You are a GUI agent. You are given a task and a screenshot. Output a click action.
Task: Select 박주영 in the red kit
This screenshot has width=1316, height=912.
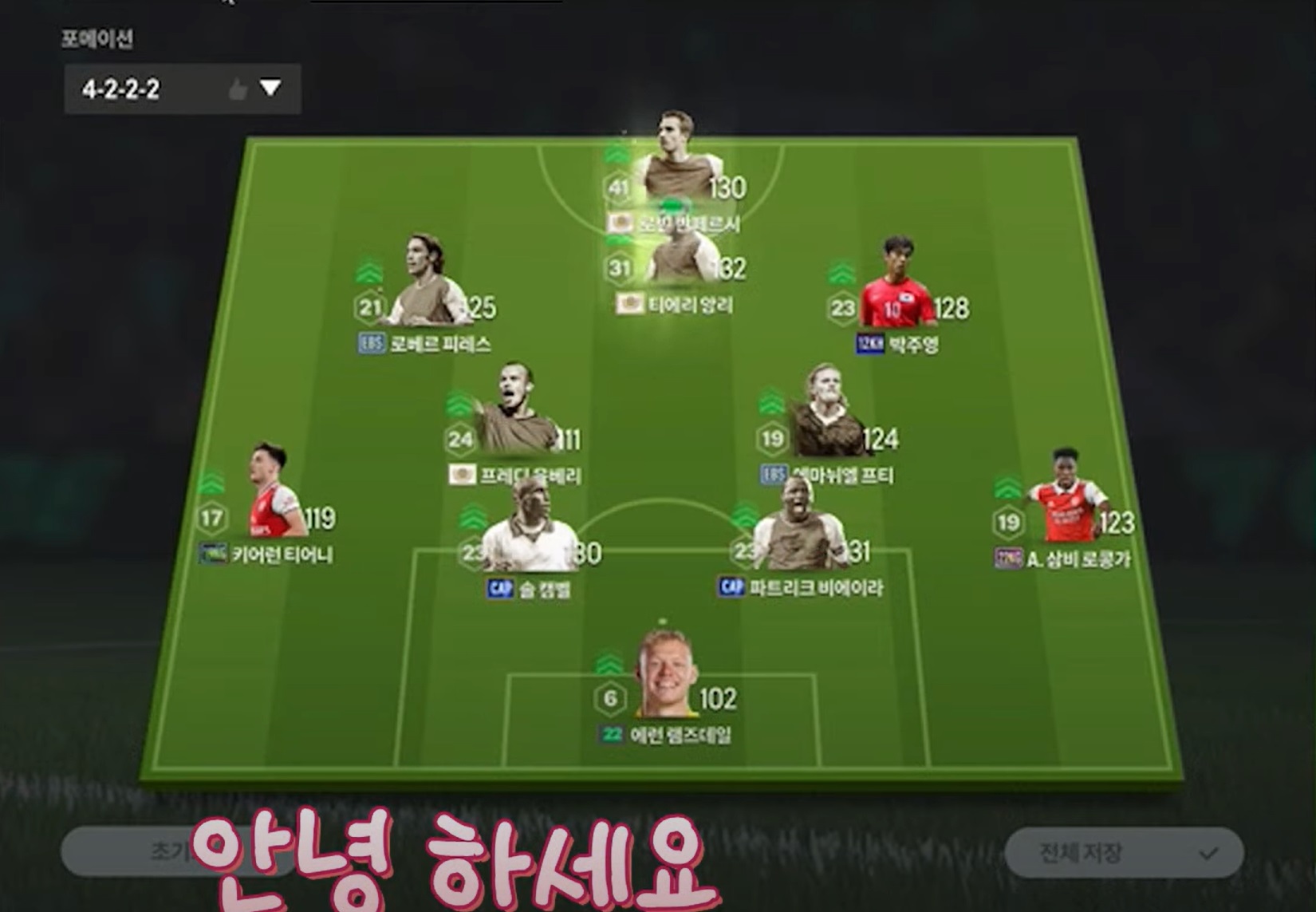(899, 287)
